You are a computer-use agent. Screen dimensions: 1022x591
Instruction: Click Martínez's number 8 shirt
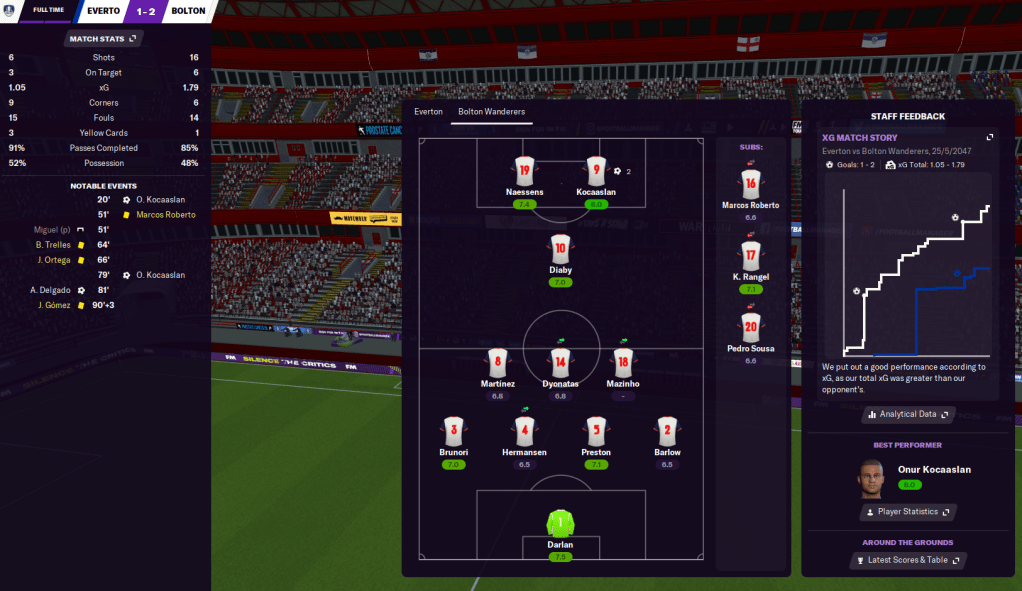click(497, 362)
